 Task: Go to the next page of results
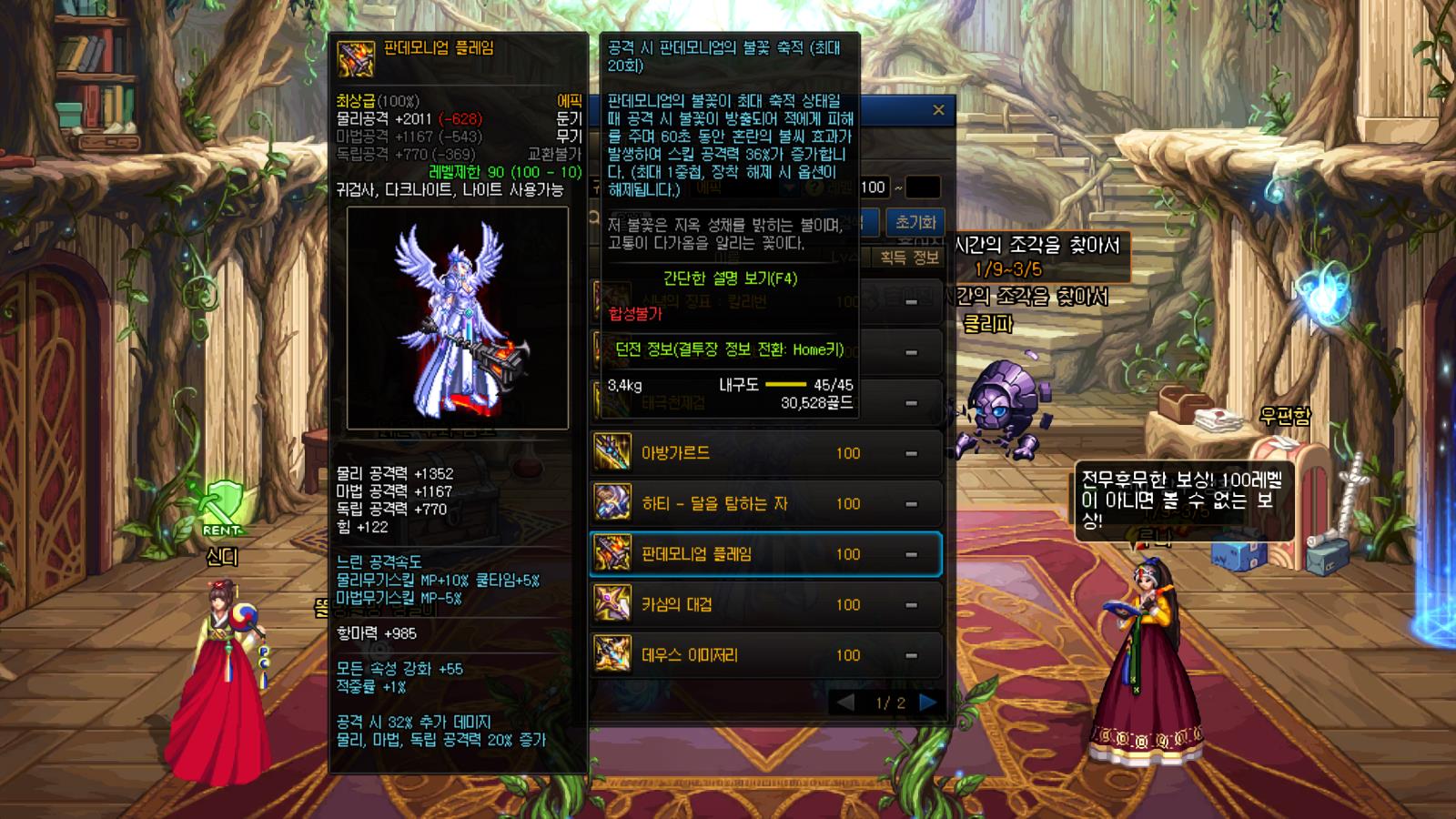pyautogui.click(x=928, y=703)
